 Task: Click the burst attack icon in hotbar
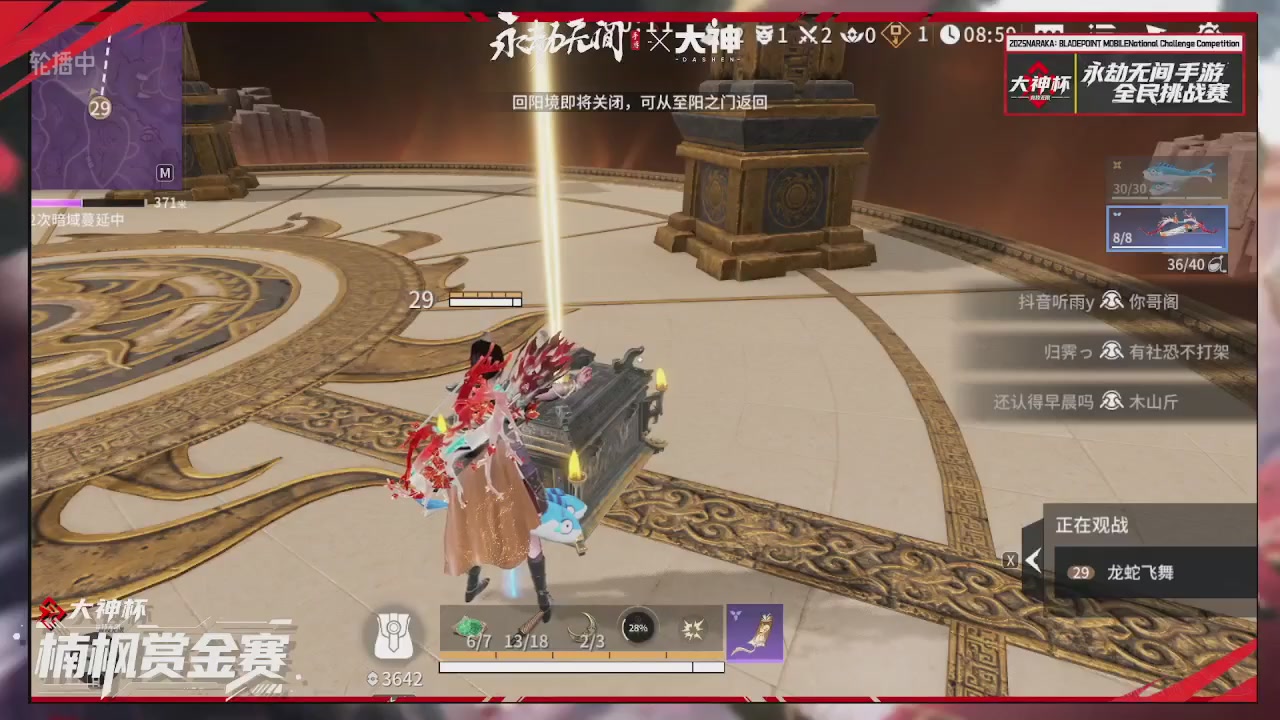click(x=695, y=628)
